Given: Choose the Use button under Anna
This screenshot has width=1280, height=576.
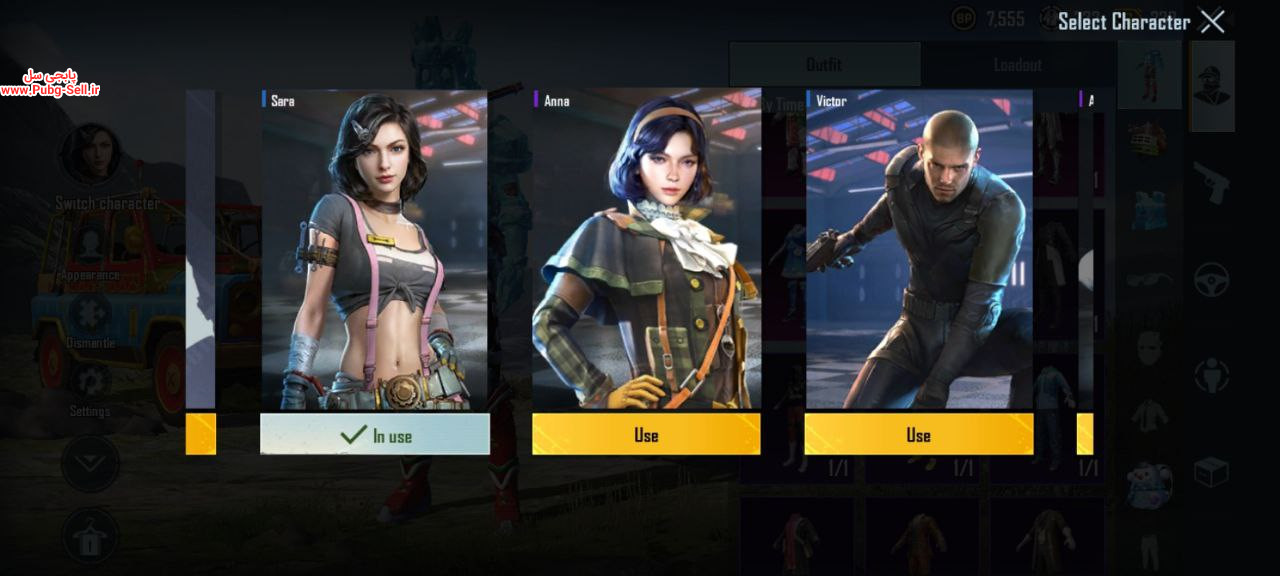Looking at the screenshot, I should coord(646,435).
